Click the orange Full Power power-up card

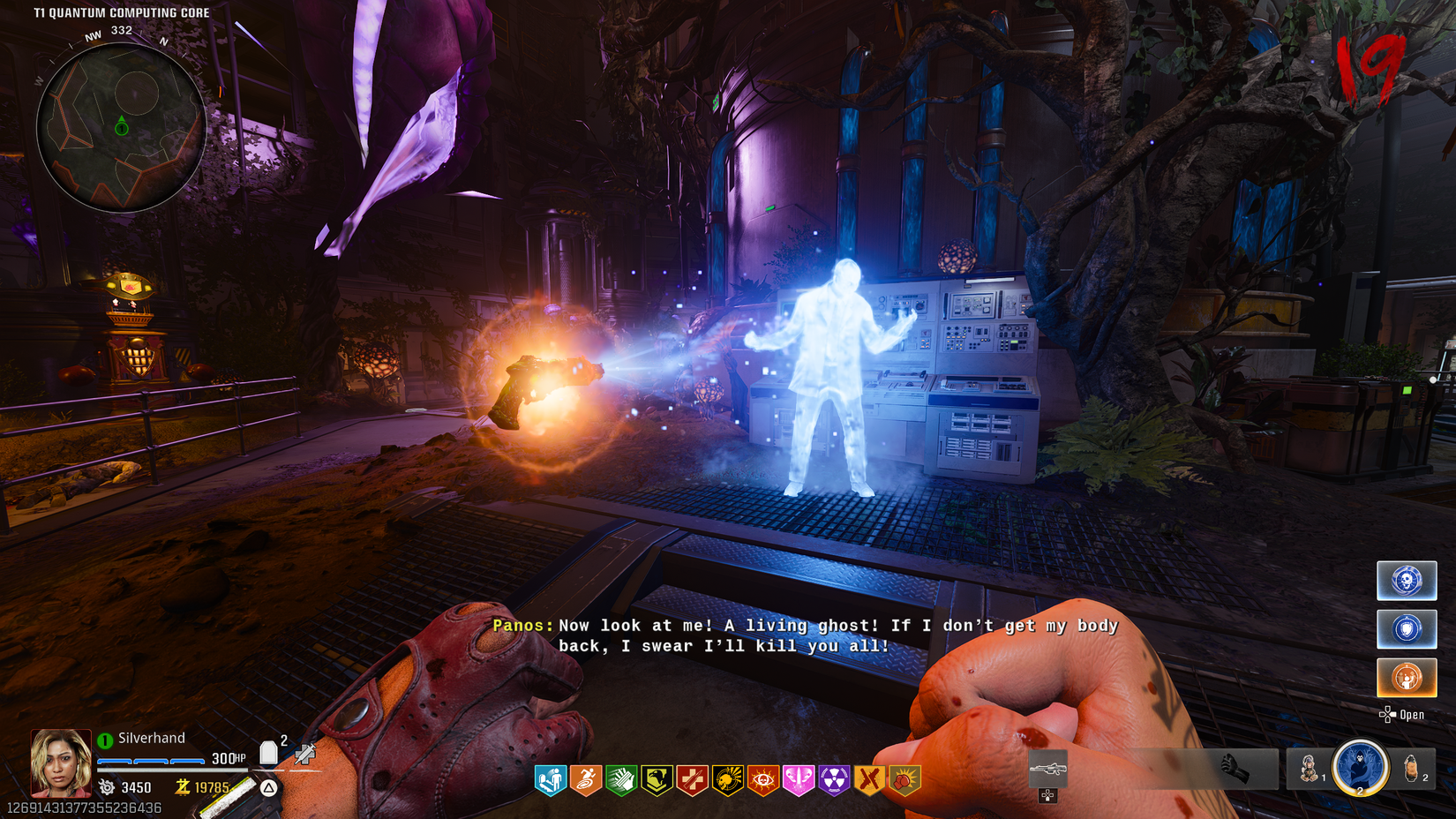click(1407, 677)
